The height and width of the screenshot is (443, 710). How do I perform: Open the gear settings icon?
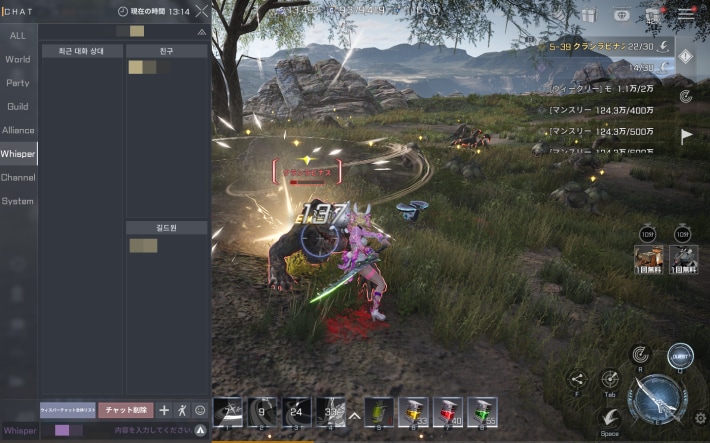tap(700, 418)
